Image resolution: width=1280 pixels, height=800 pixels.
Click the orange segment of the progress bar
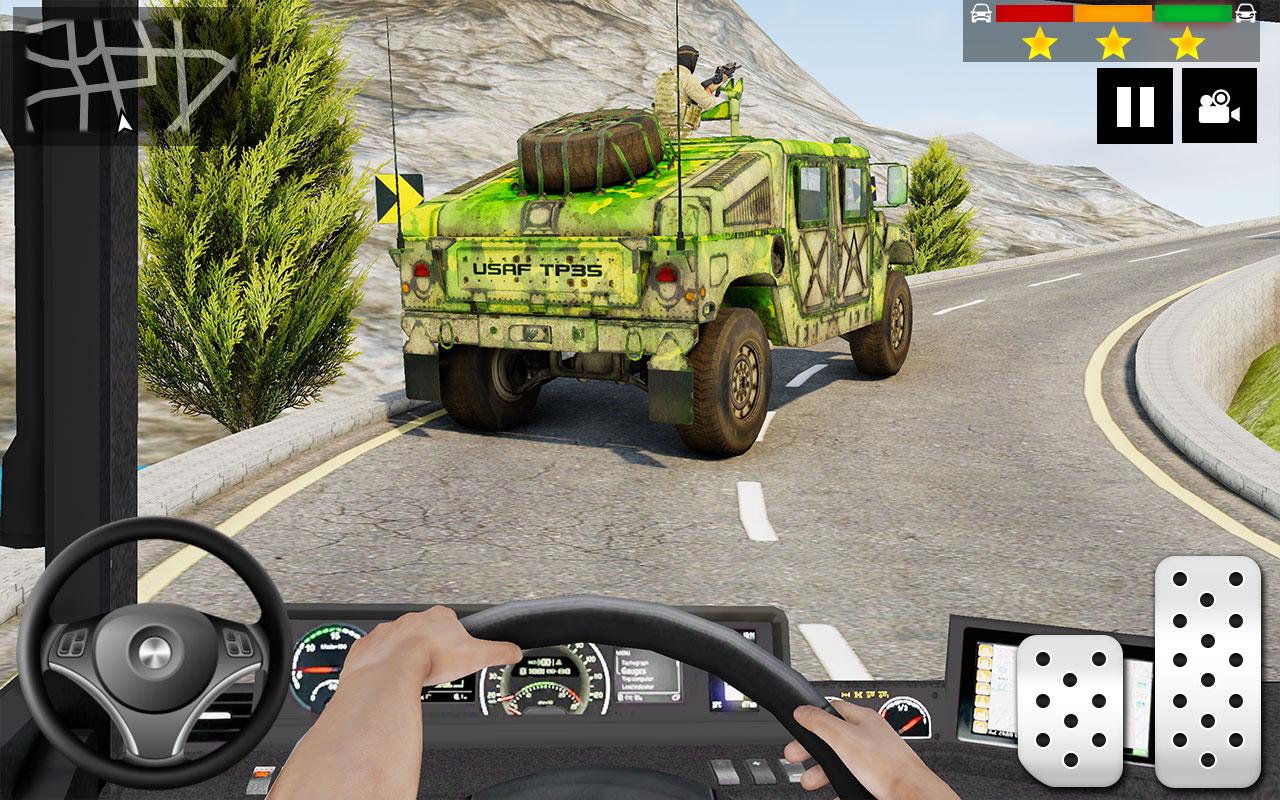point(1113,14)
